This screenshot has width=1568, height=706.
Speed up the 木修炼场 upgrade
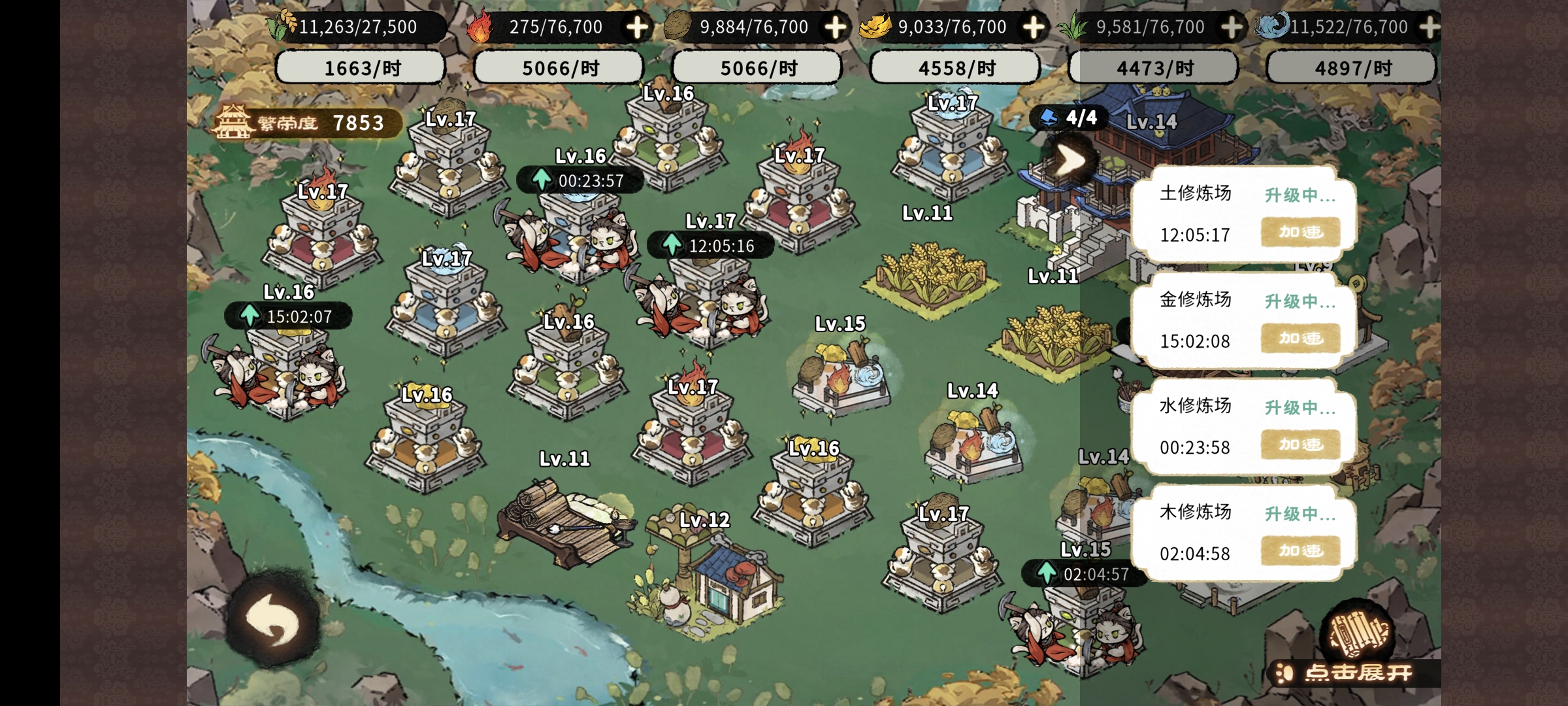click(1300, 550)
